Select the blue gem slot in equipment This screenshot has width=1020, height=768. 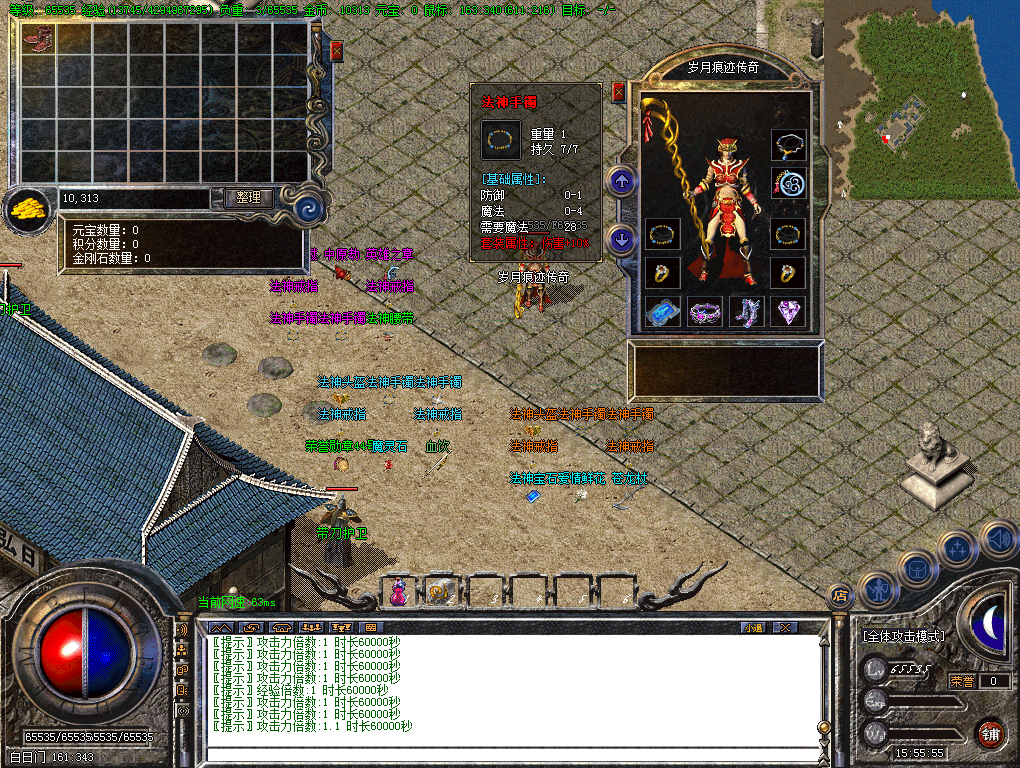[662, 313]
